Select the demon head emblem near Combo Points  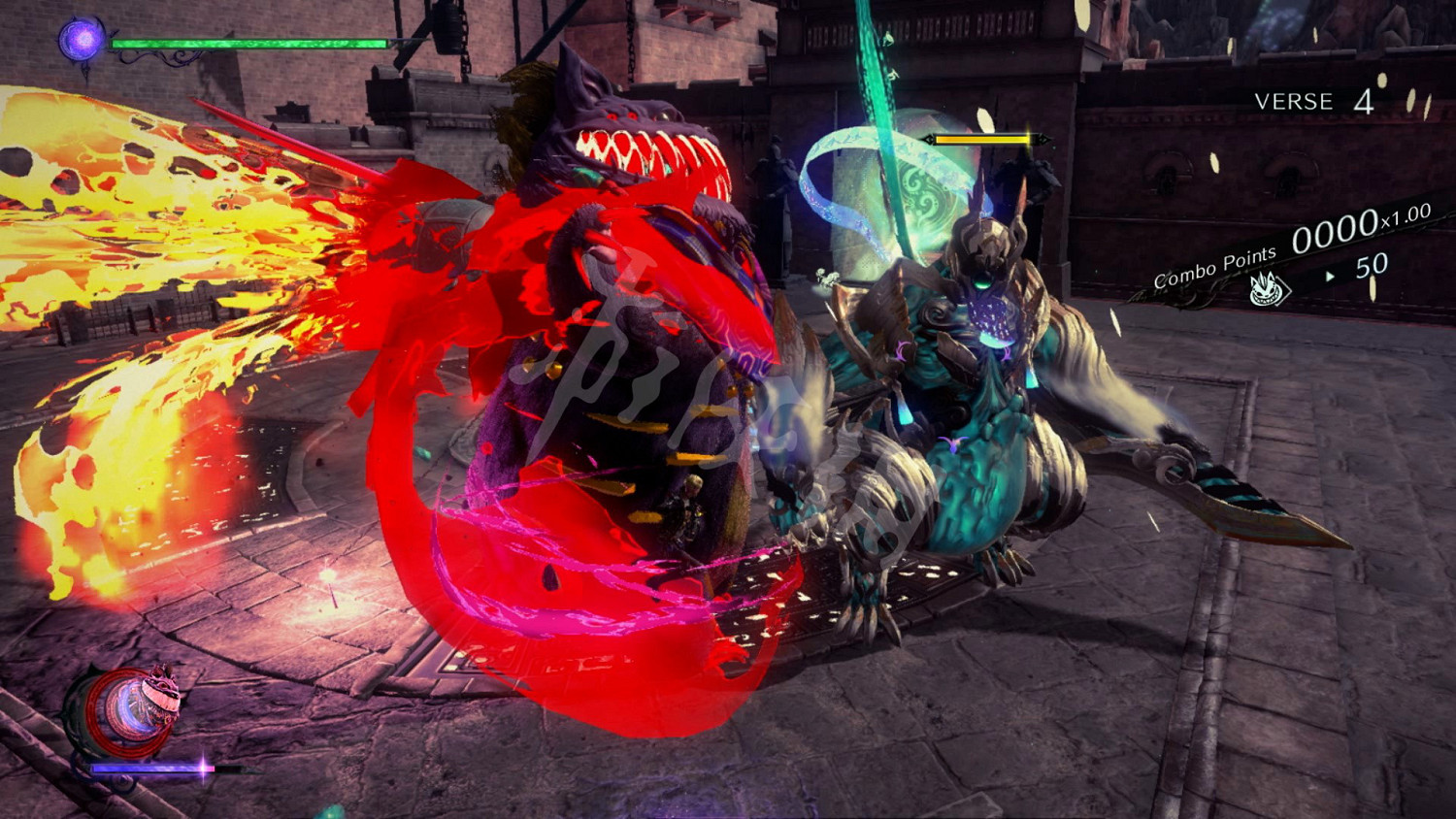point(1266,290)
